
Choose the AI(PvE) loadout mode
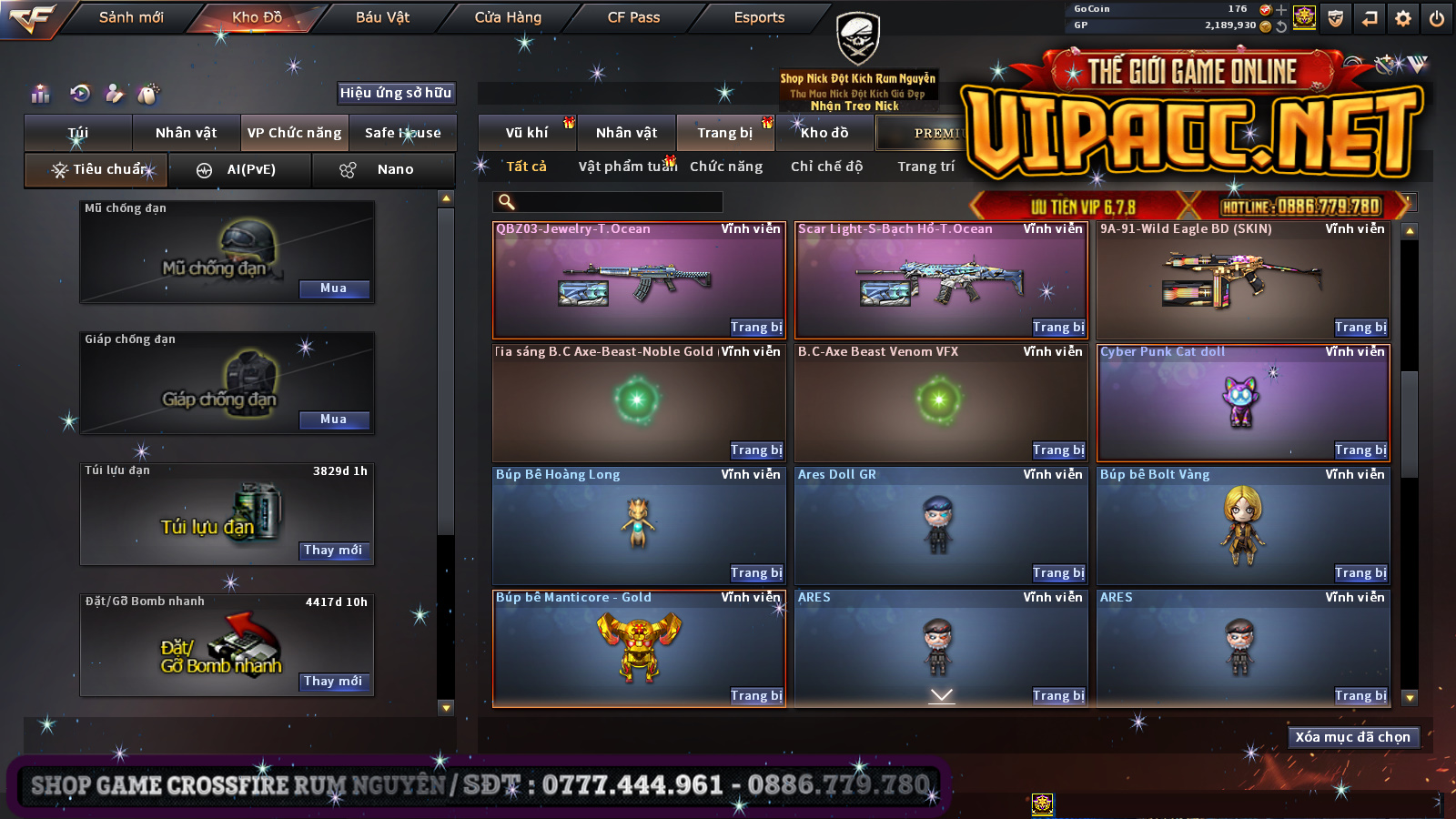[240, 170]
